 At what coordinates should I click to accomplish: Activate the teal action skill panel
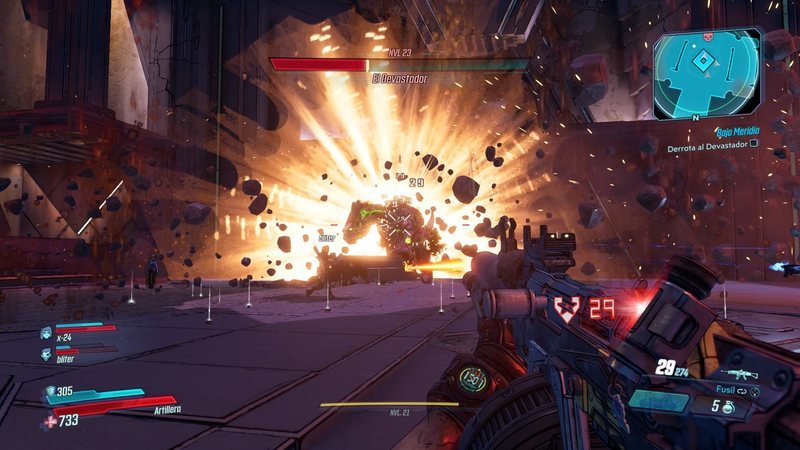click(658, 401)
